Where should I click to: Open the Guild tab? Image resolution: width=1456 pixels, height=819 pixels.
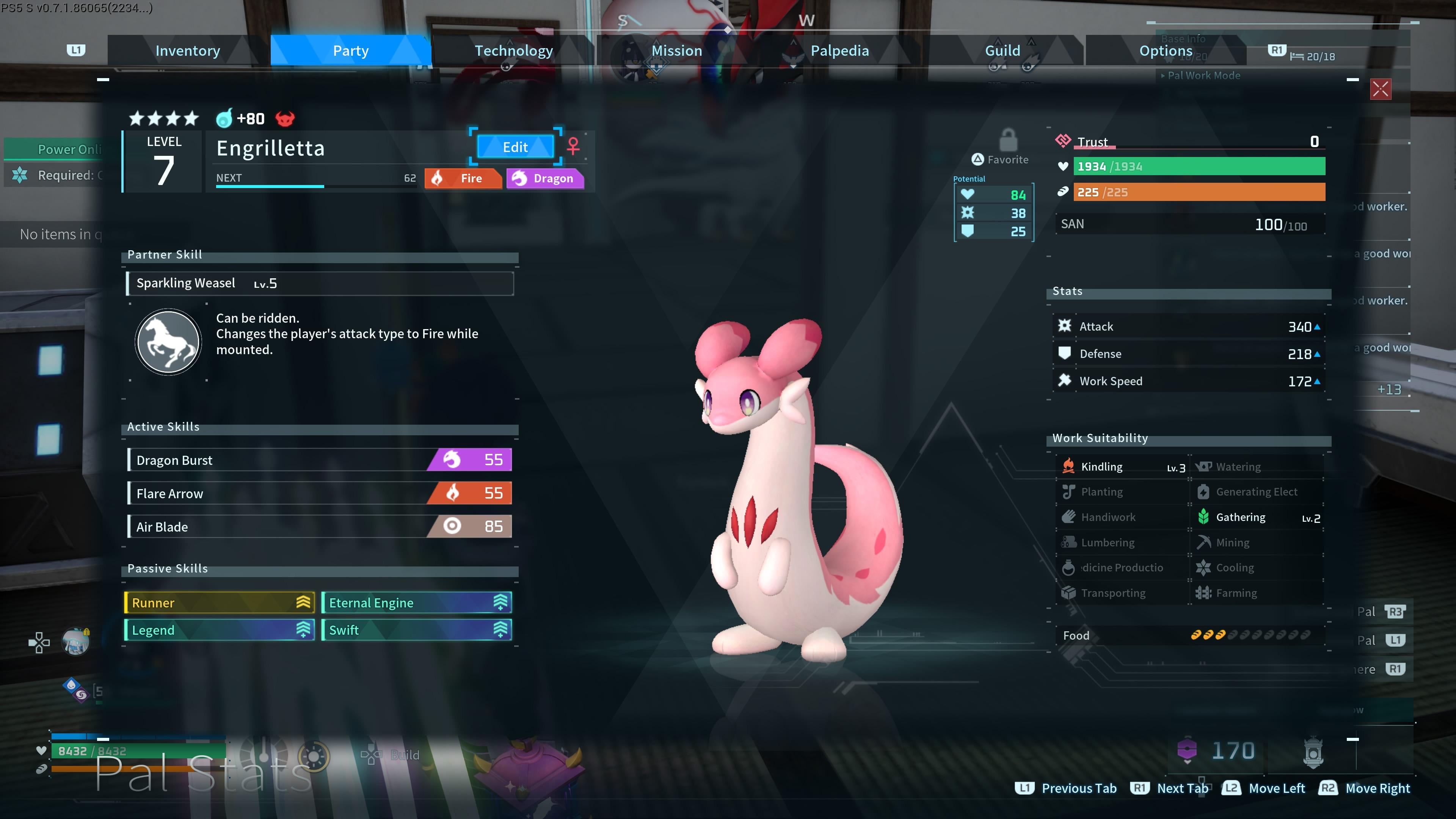pyautogui.click(x=1002, y=51)
